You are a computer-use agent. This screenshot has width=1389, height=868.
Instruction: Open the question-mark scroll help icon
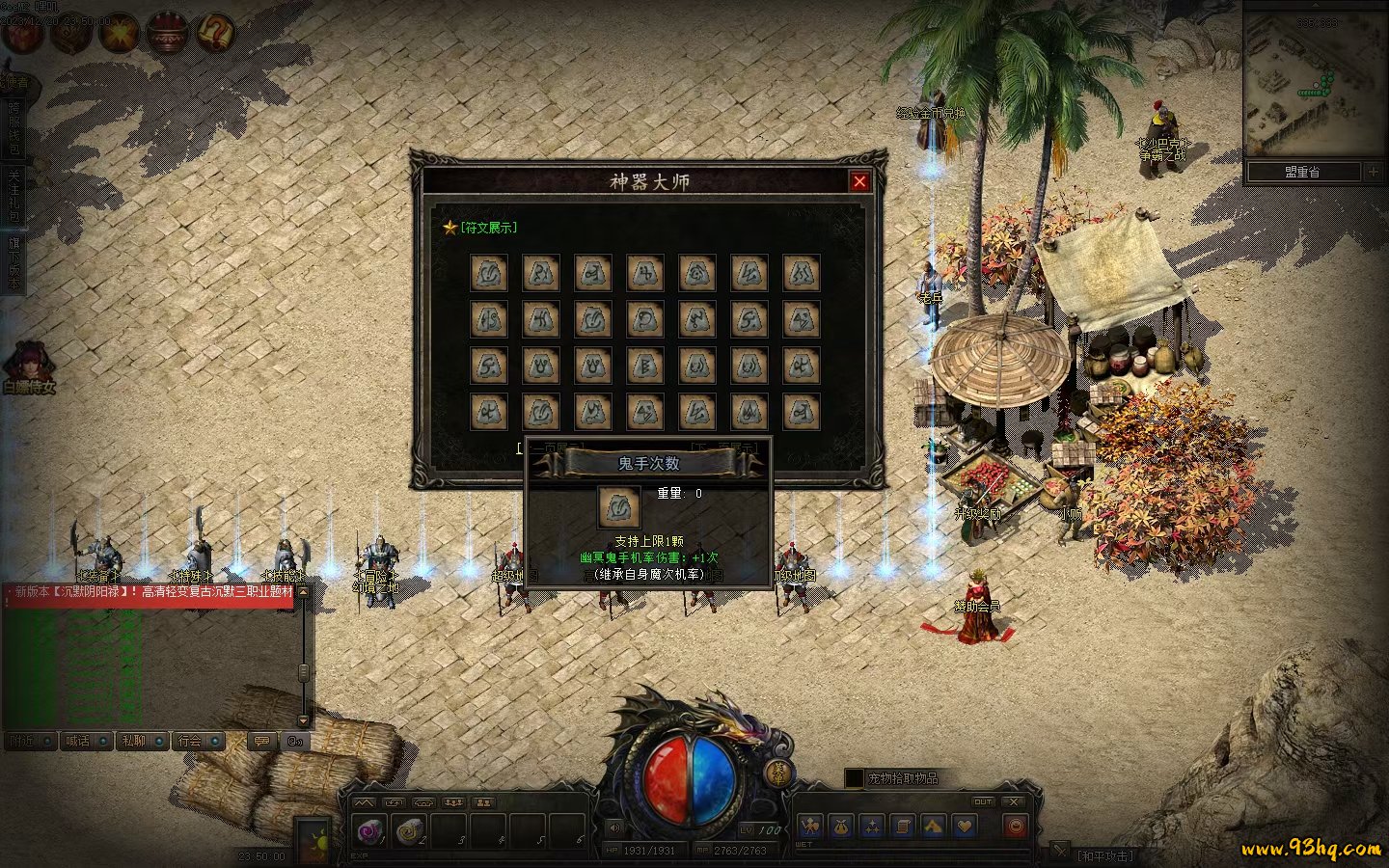pyautogui.click(x=214, y=33)
